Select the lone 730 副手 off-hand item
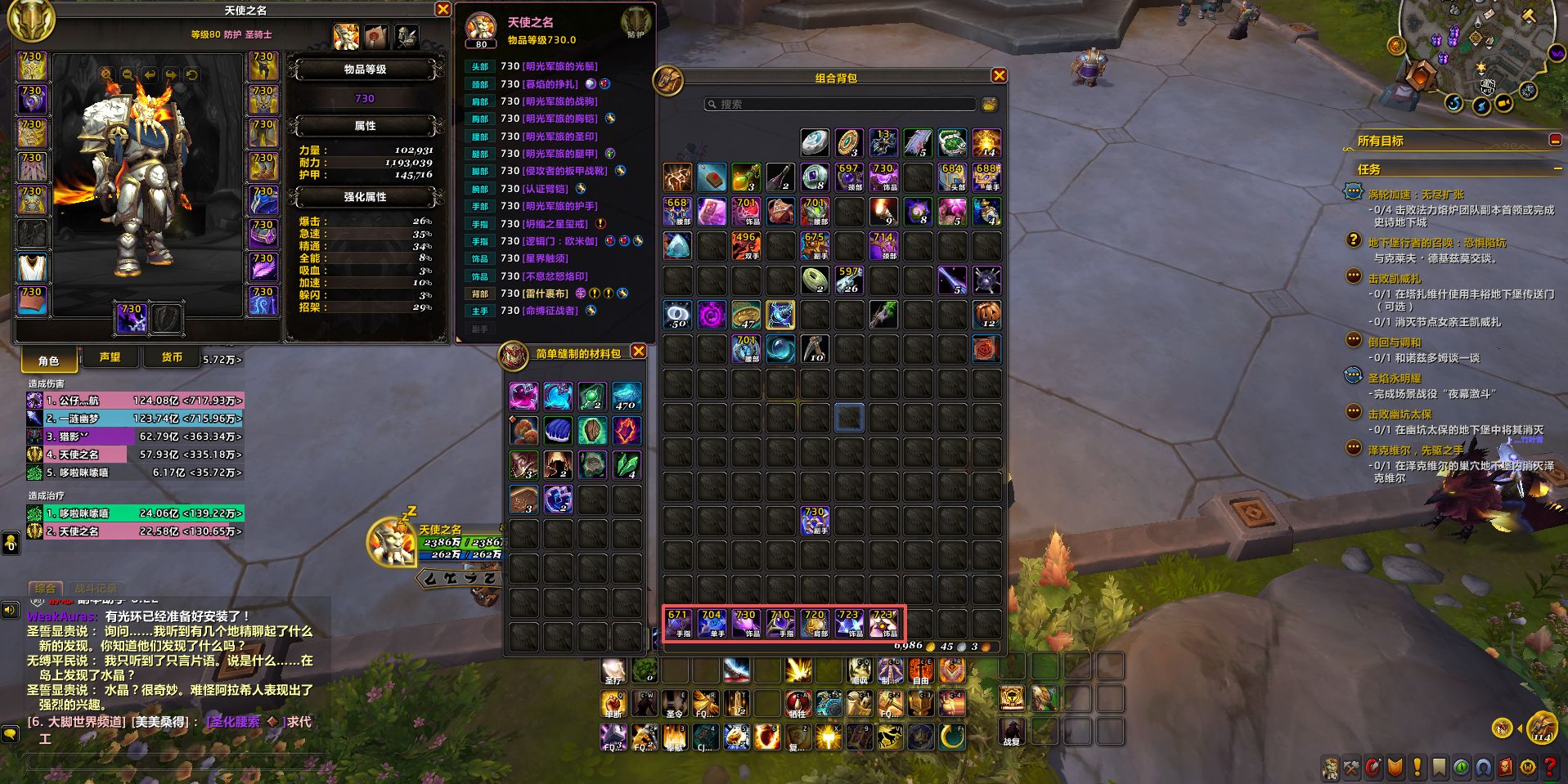This screenshot has height=784, width=1568. [x=815, y=521]
